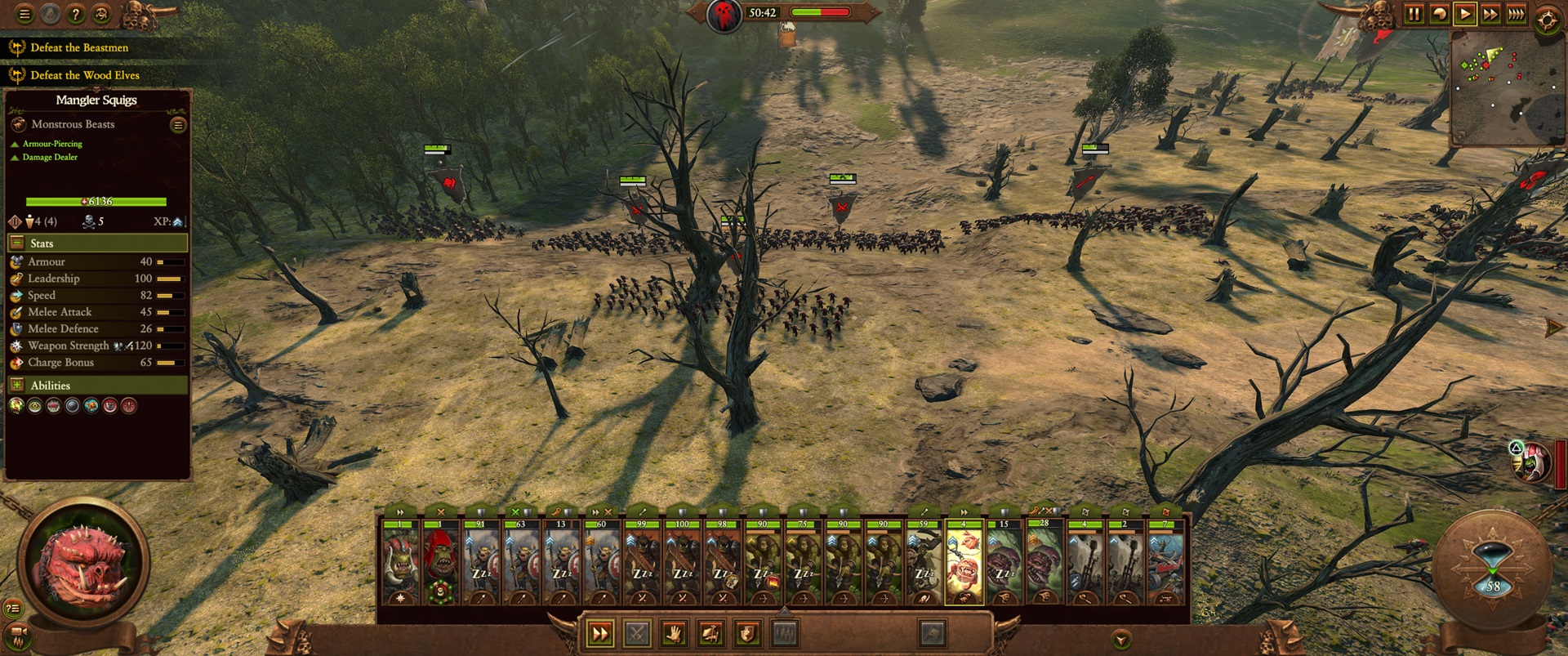The image size is (1568, 656).
Task: Open the Monstrous Beasts unit type icon
Action: tap(17, 124)
